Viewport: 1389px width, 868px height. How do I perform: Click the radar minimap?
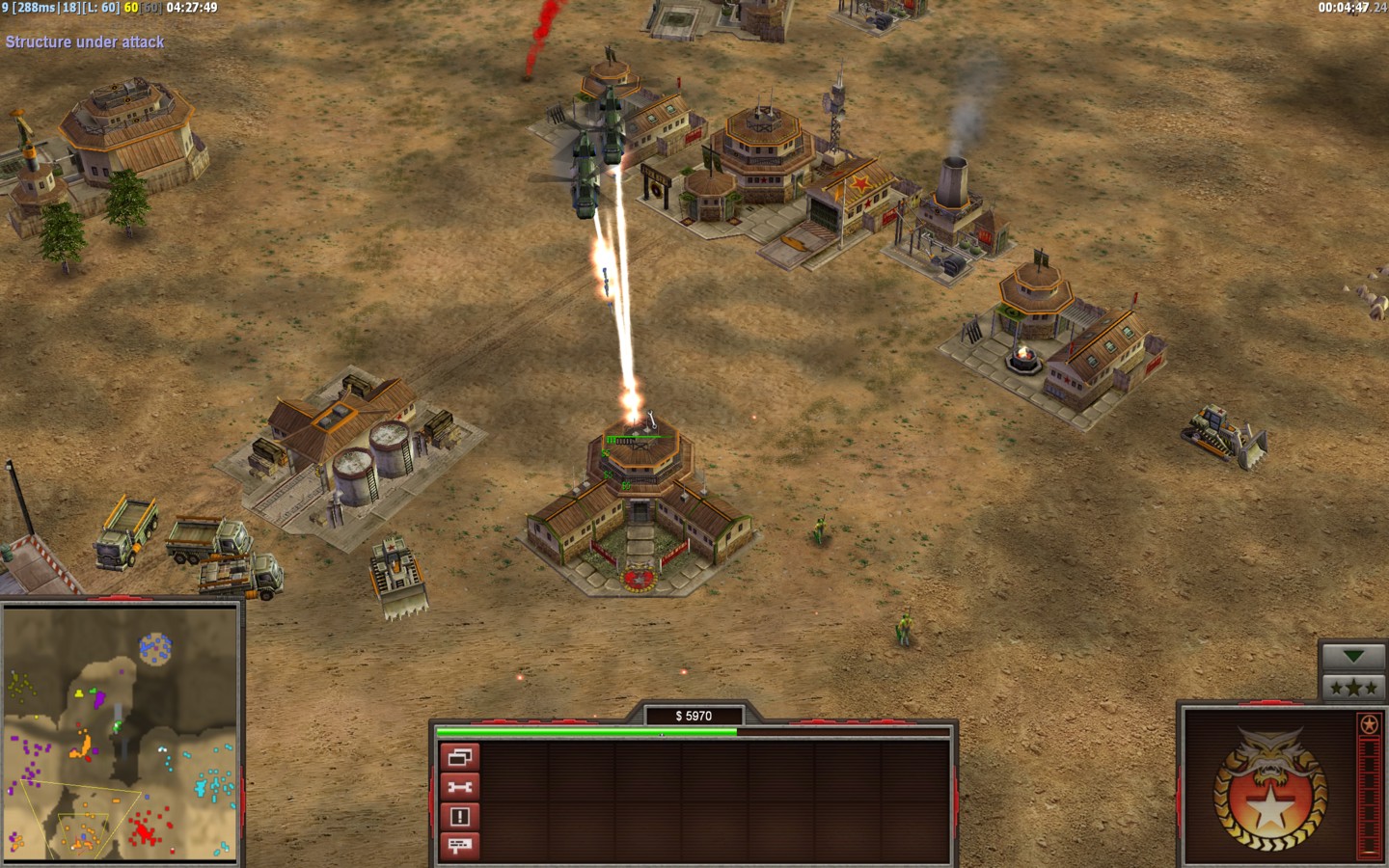tap(121, 733)
